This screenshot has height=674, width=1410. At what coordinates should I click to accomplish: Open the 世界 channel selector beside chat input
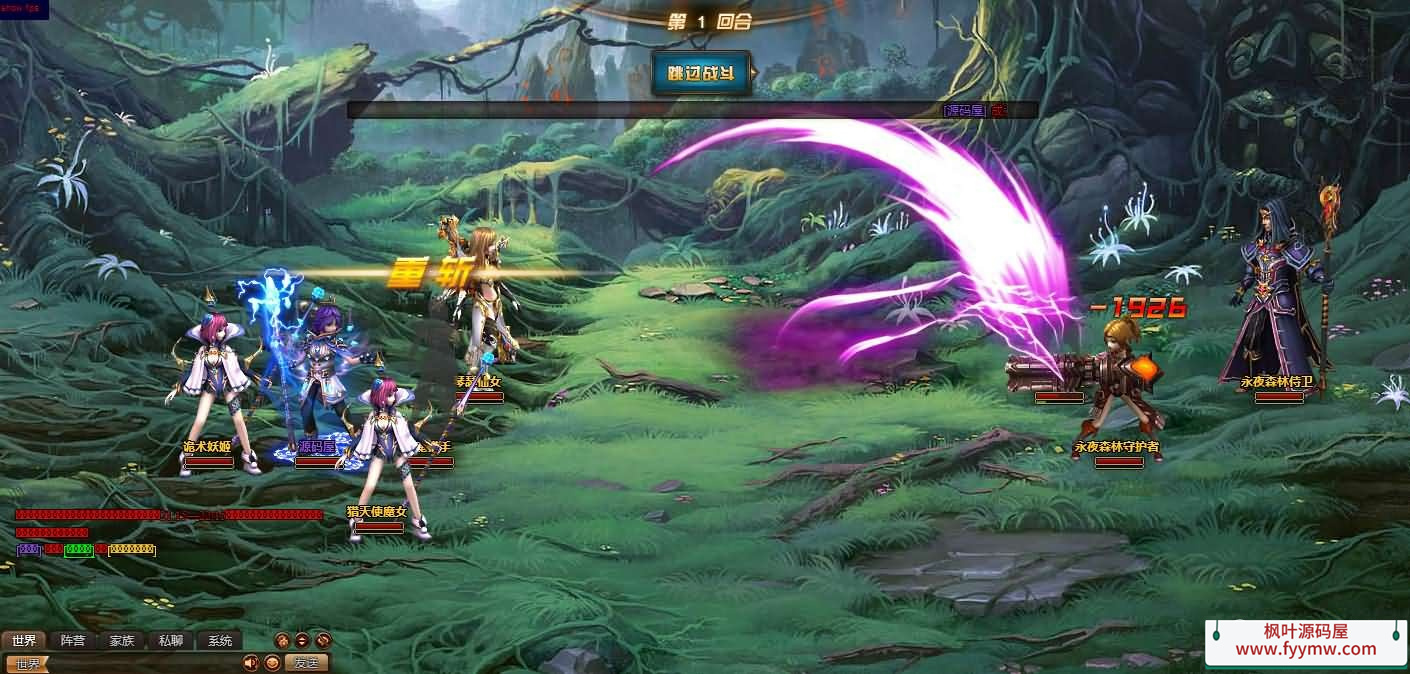pos(25,664)
